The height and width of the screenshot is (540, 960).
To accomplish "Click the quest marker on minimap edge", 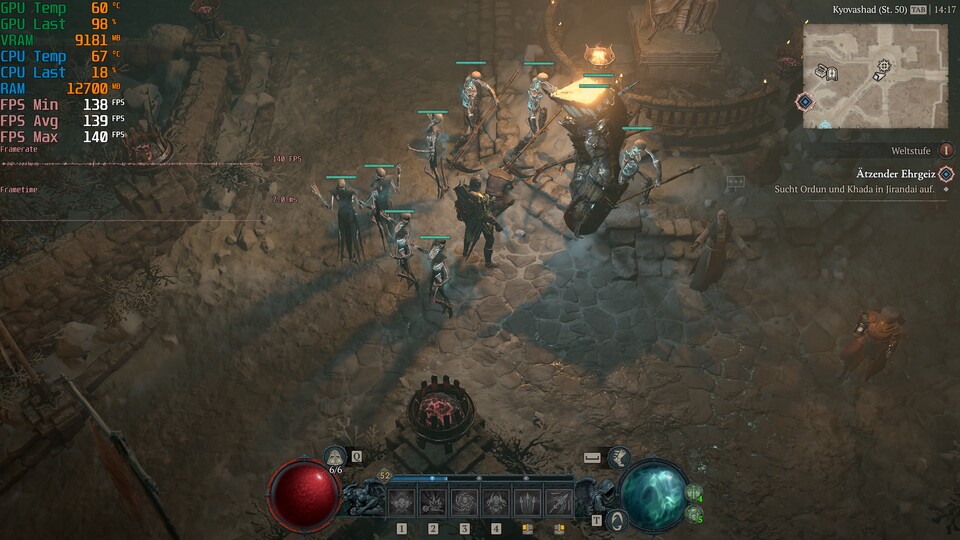I will (805, 101).
